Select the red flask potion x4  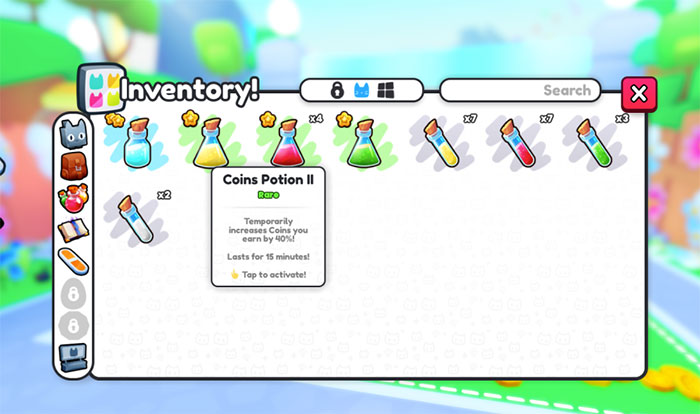click(287, 143)
